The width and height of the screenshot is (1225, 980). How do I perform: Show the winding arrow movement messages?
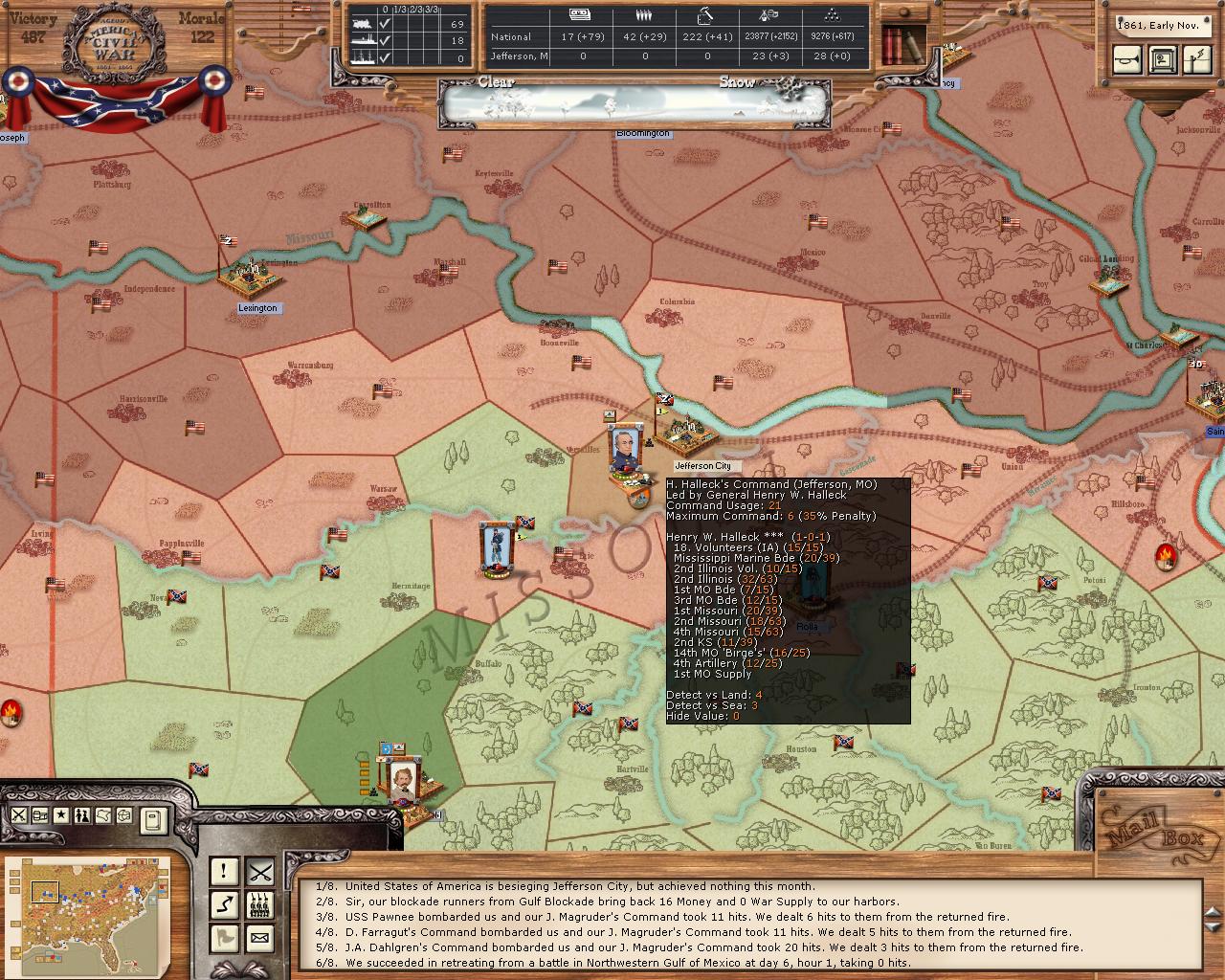point(224,903)
